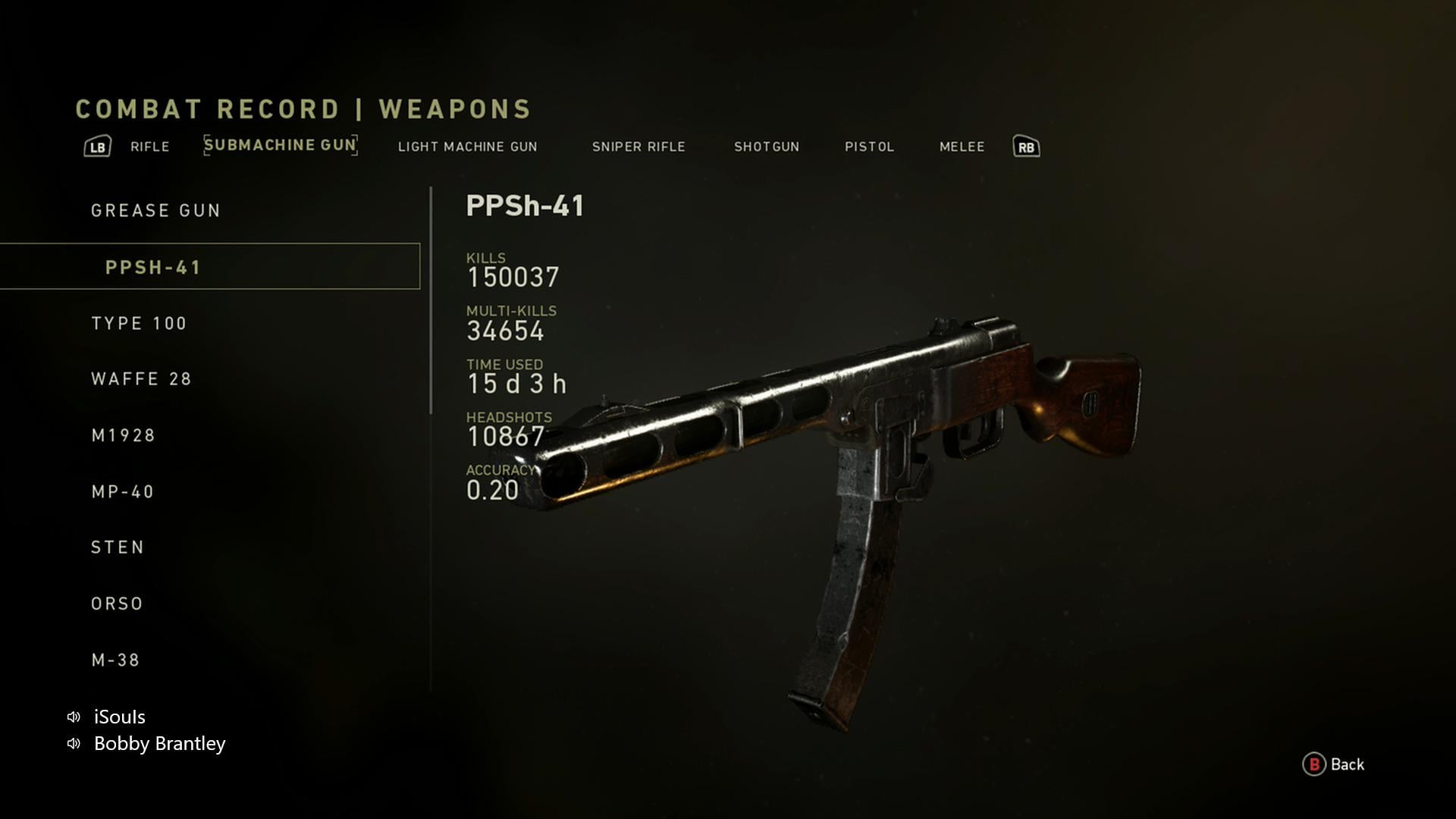
Task: Go back using the Back label
Action: (x=1346, y=764)
